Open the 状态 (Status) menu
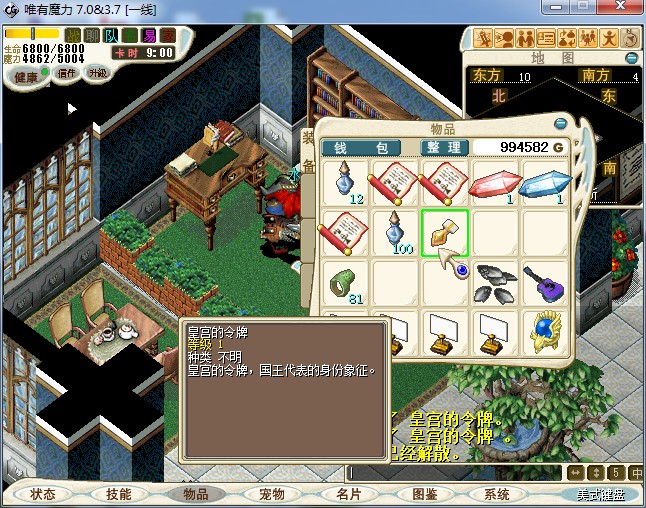The height and width of the screenshot is (508, 646). click(43, 494)
